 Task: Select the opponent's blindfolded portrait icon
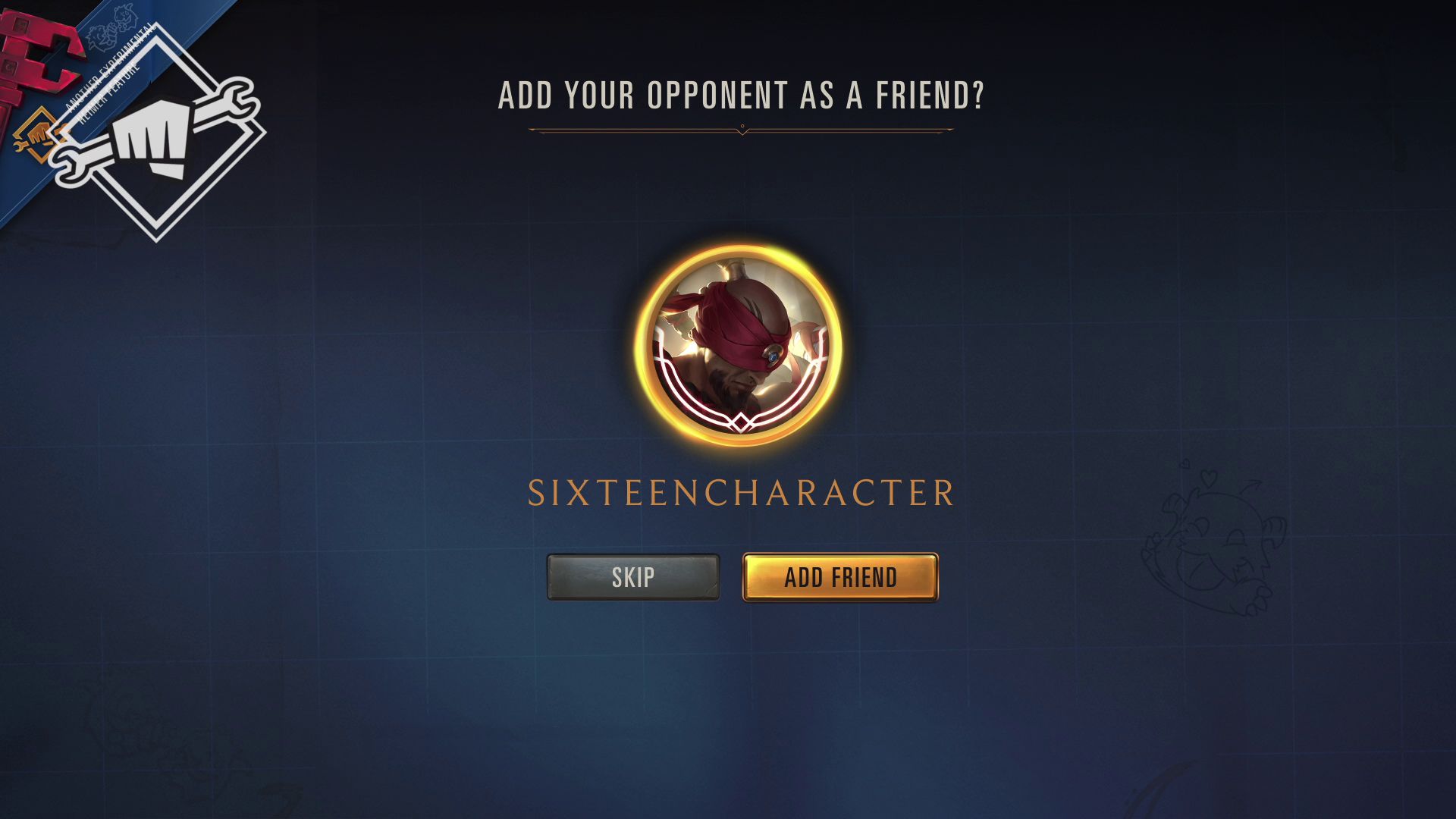point(739,347)
